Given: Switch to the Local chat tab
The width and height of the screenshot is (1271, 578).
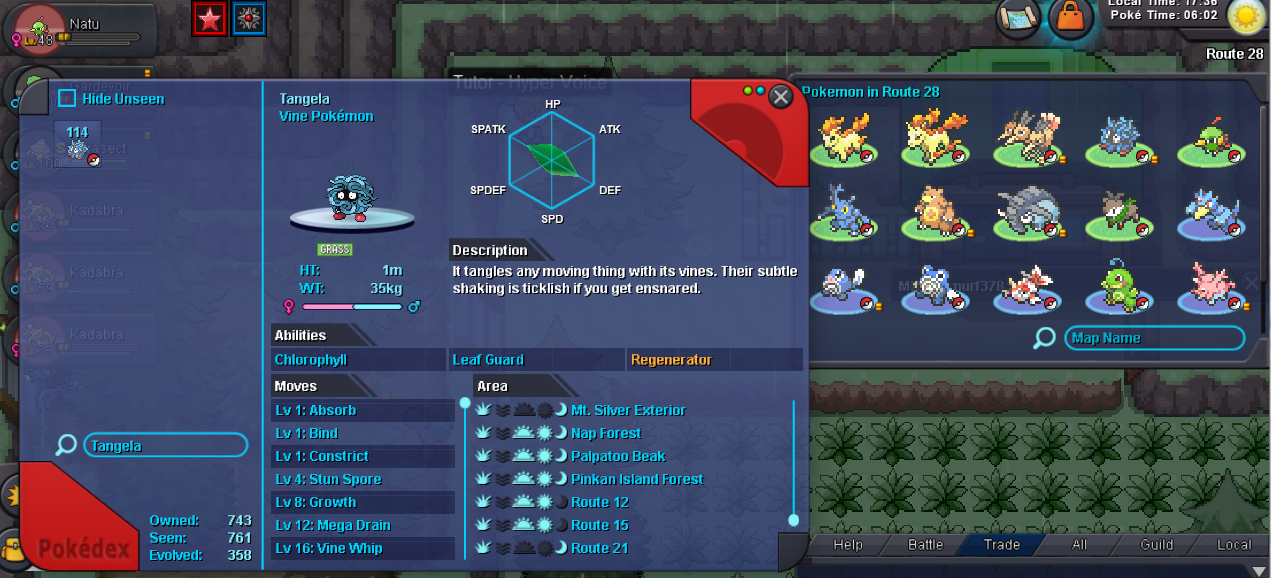Looking at the screenshot, I should point(1233,545).
